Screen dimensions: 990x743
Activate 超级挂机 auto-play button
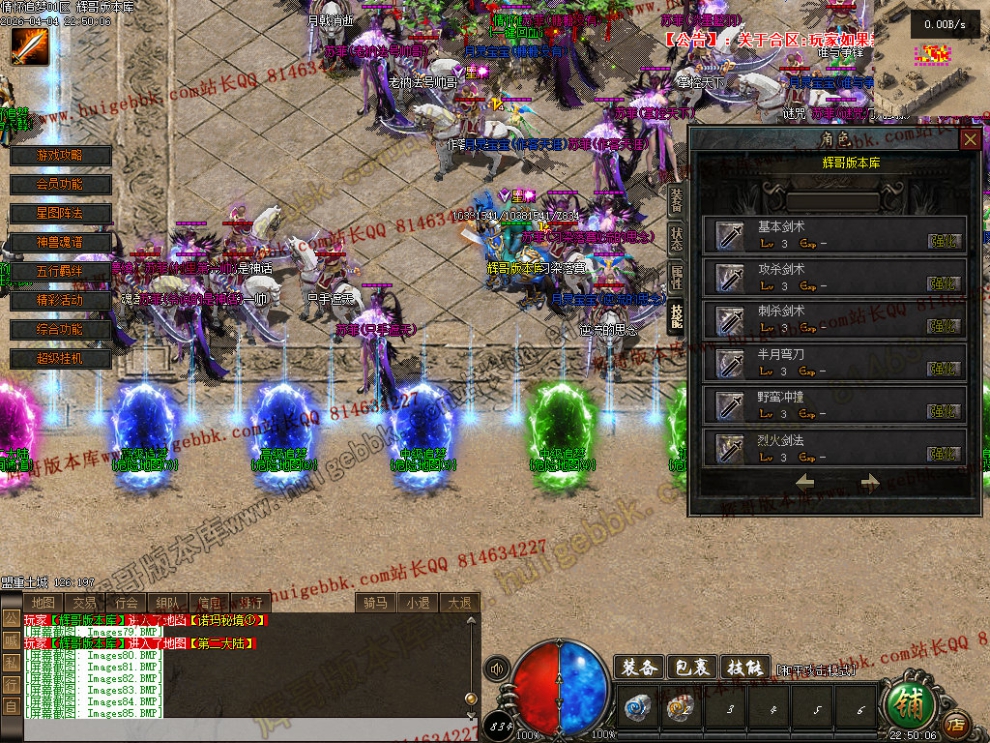click(x=60, y=358)
